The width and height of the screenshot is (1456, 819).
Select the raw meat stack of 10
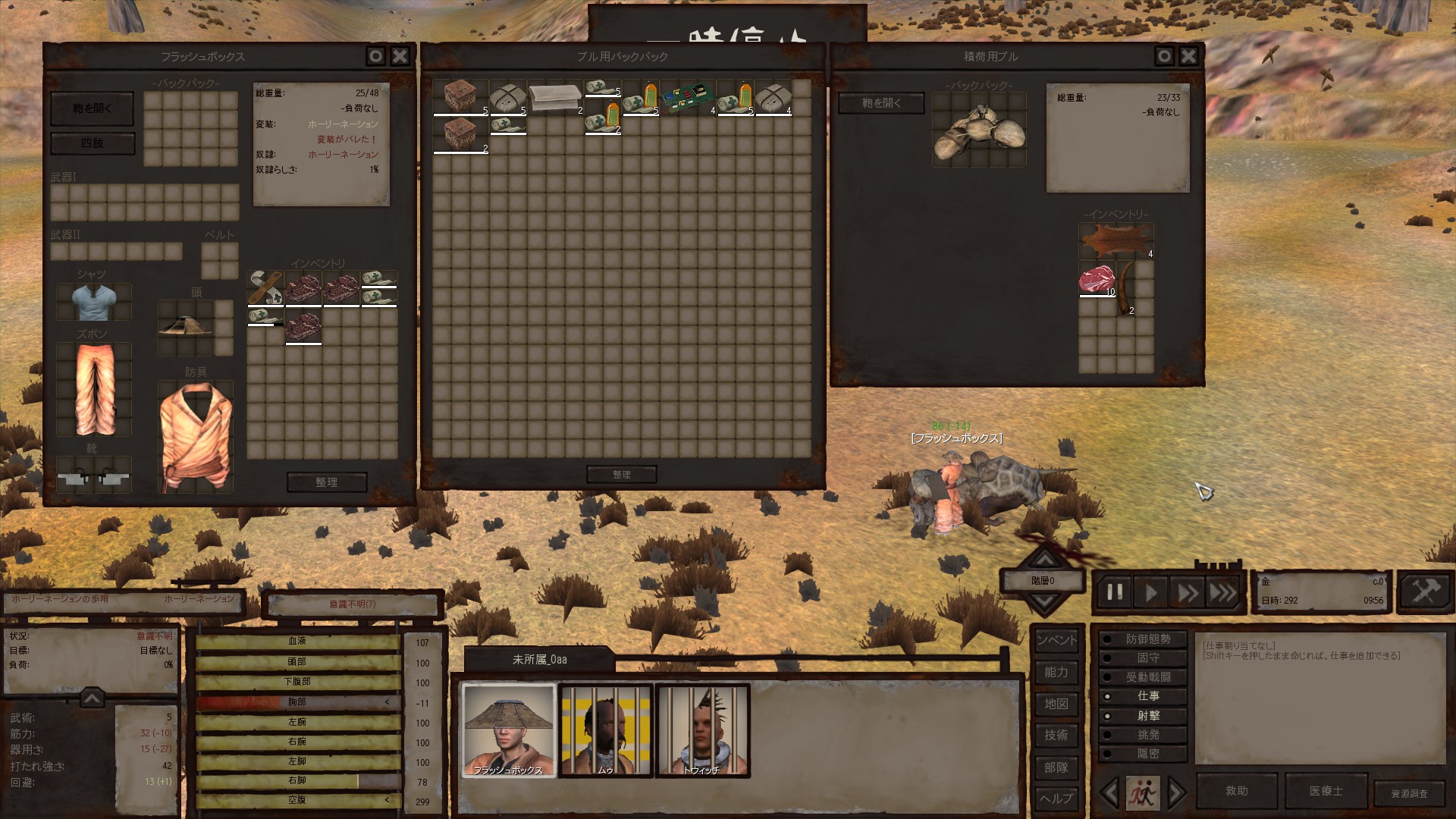[1097, 279]
